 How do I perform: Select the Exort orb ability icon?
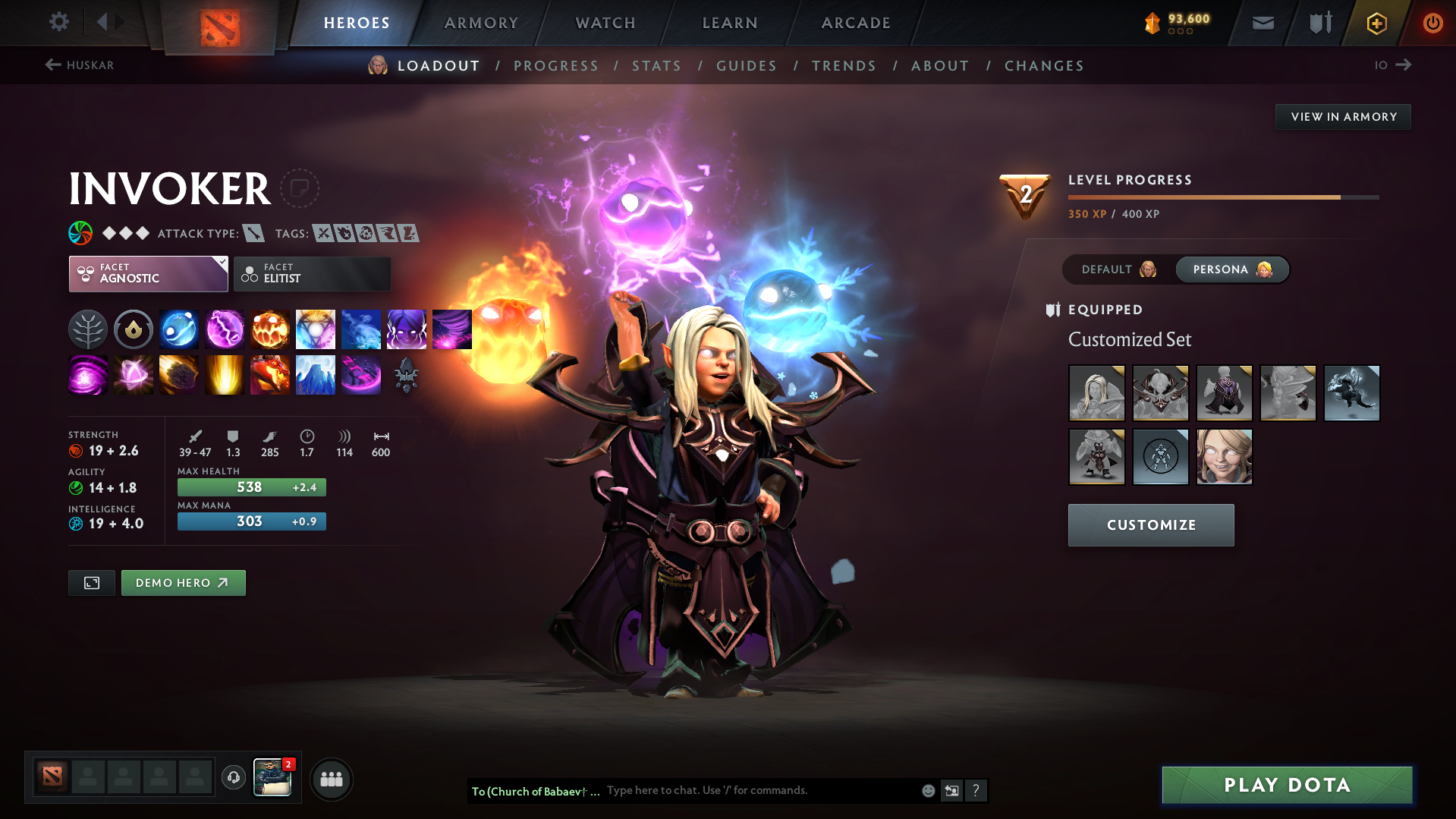point(270,329)
